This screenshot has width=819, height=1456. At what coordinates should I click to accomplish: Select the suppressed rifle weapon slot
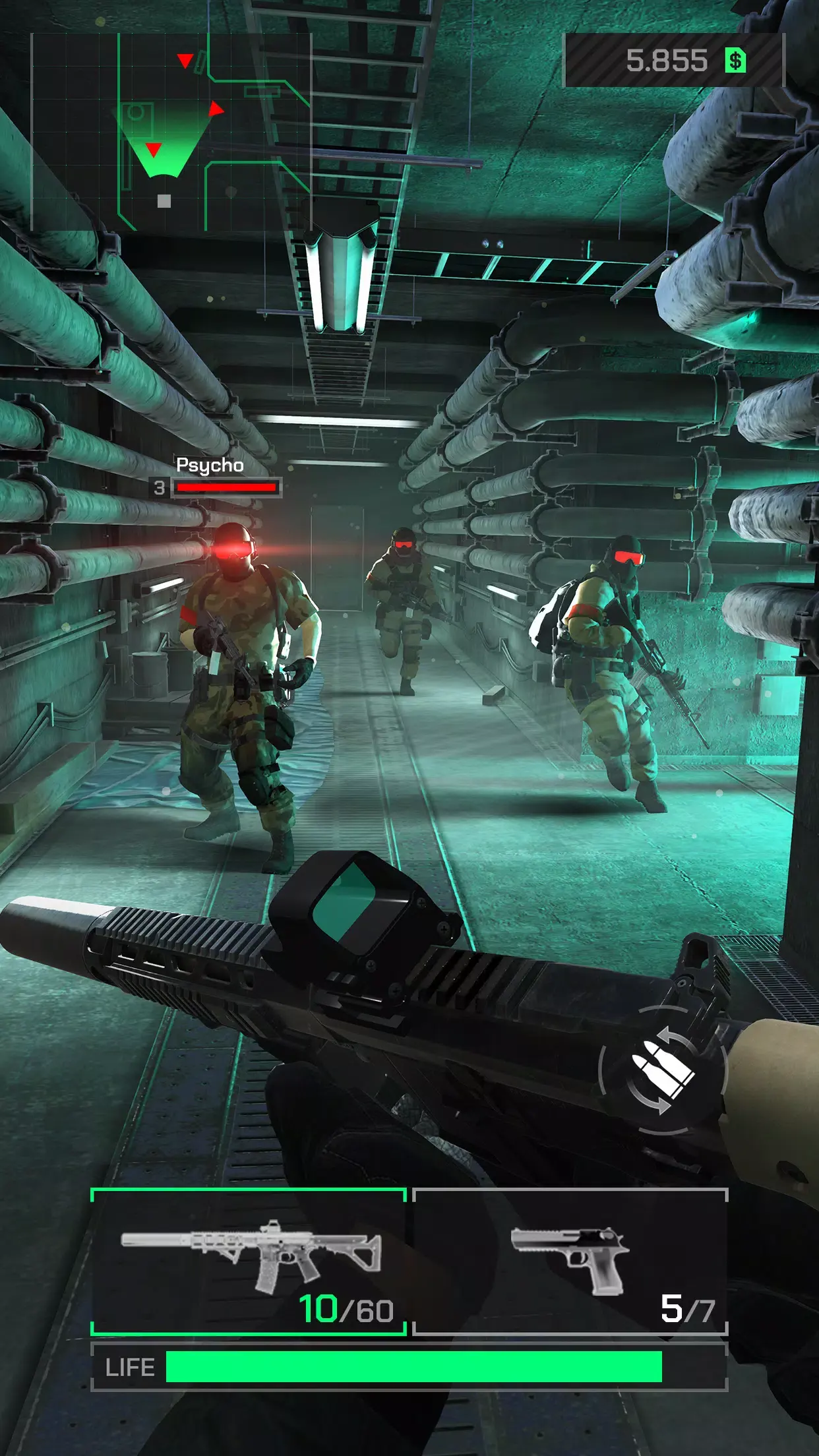248,1262
